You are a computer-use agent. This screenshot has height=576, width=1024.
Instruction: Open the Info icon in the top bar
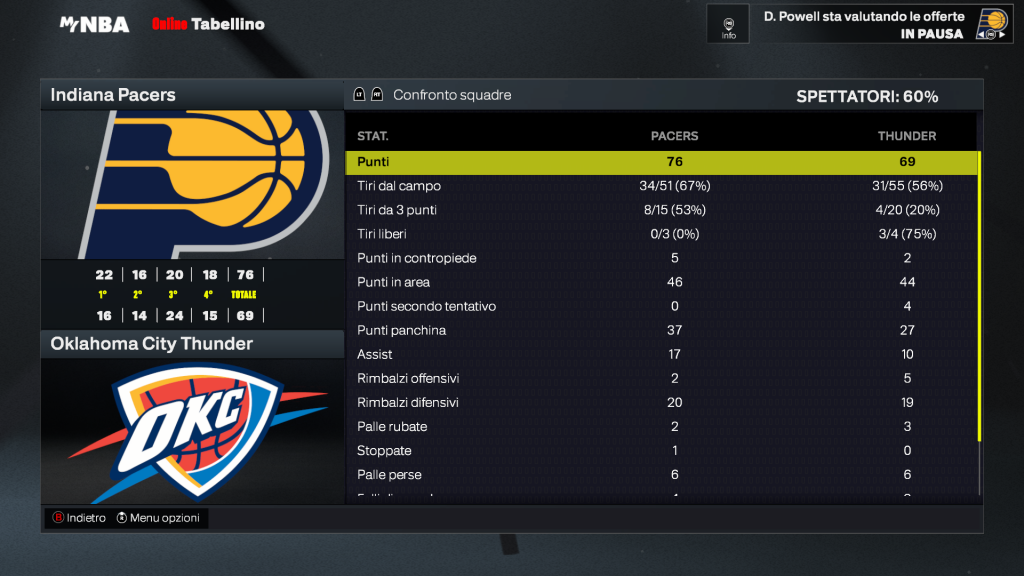[729, 24]
